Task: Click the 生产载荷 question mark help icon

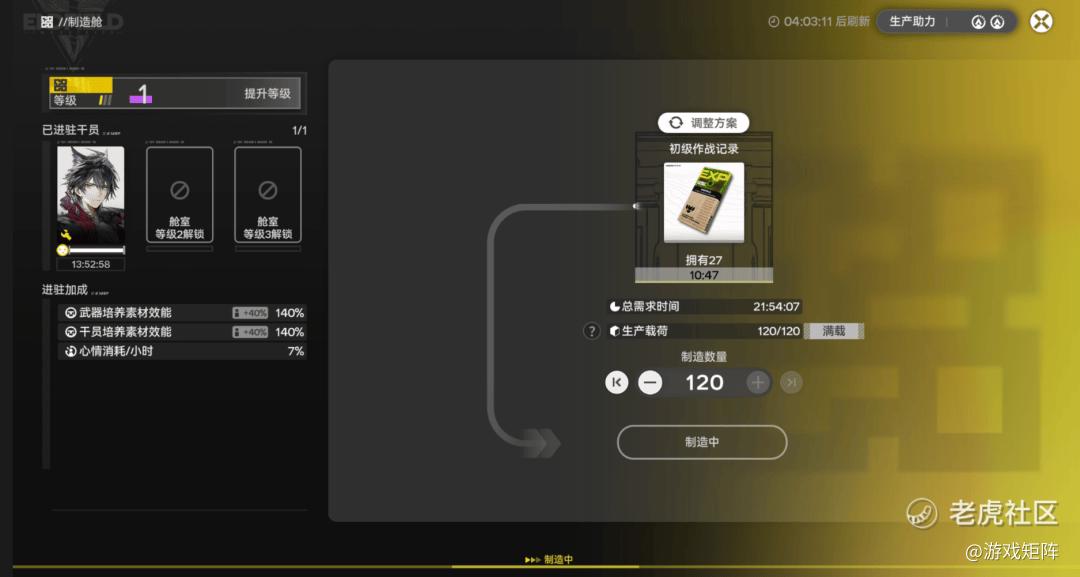Action: [592, 331]
